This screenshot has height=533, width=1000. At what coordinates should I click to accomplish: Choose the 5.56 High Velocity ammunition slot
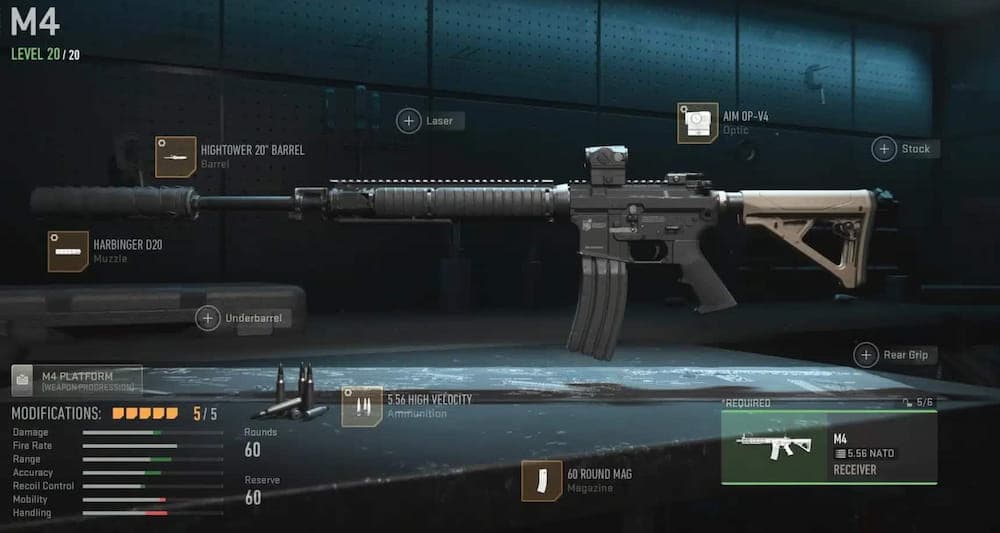(x=362, y=406)
